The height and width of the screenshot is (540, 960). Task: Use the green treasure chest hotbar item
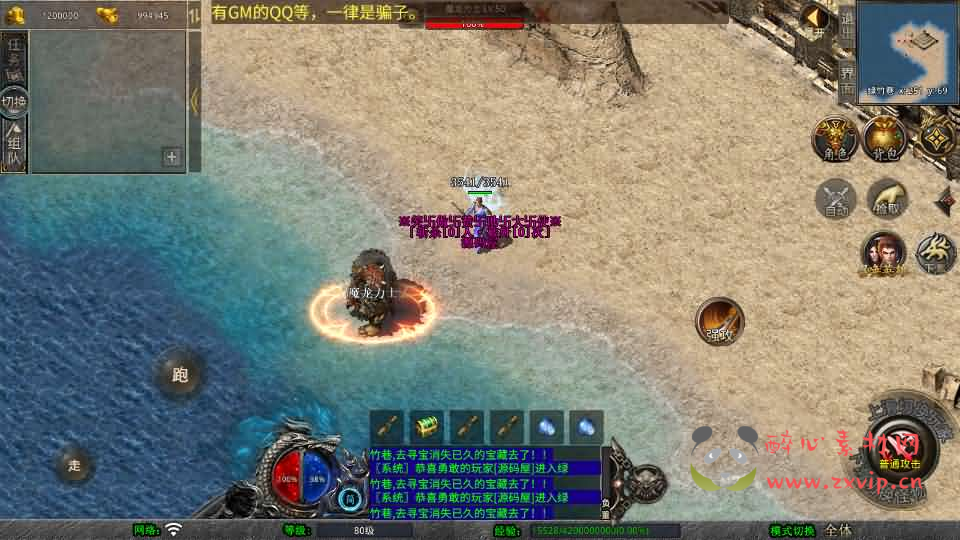point(427,427)
